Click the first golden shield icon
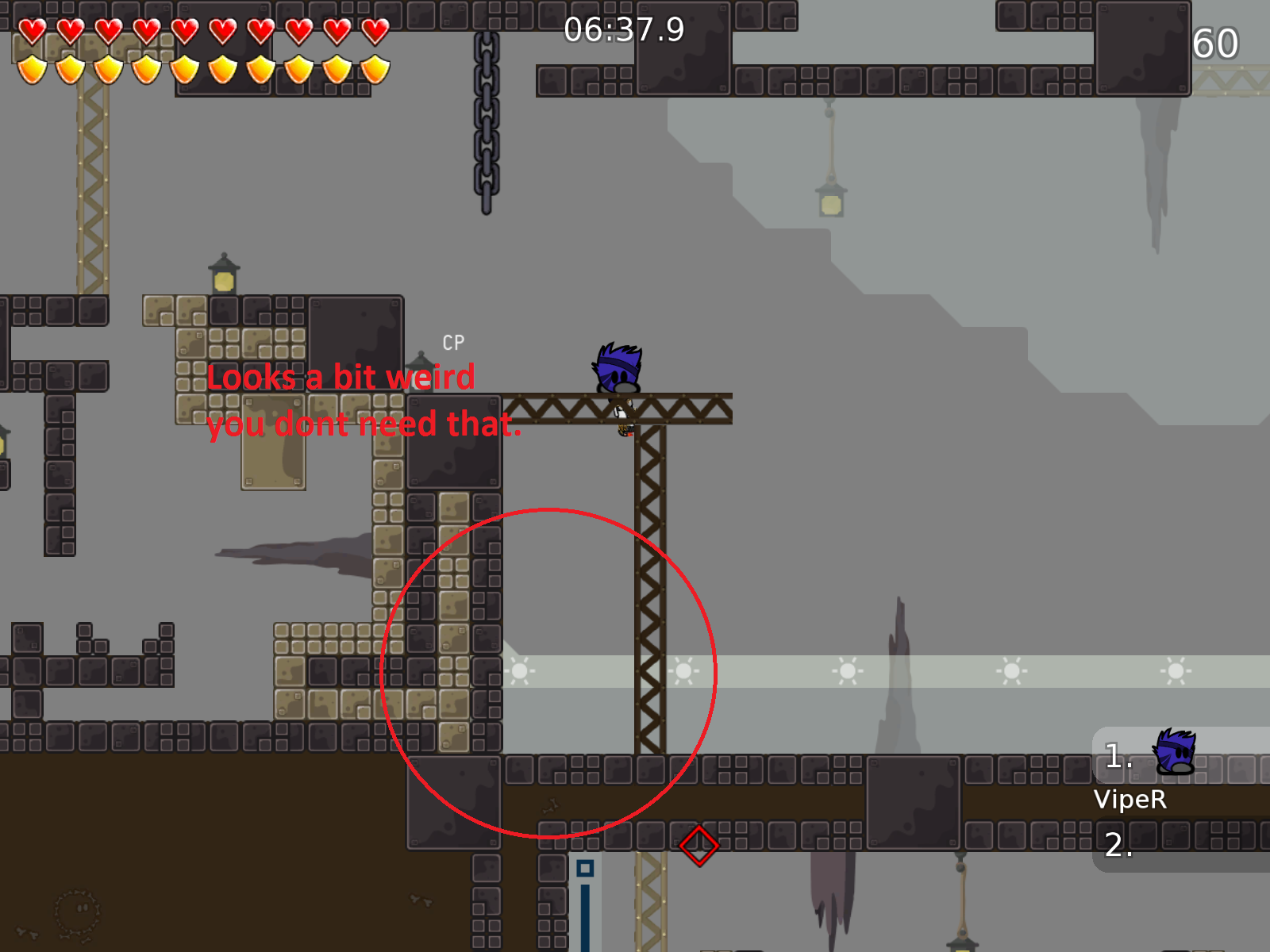1270x952 pixels. [32, 70]
